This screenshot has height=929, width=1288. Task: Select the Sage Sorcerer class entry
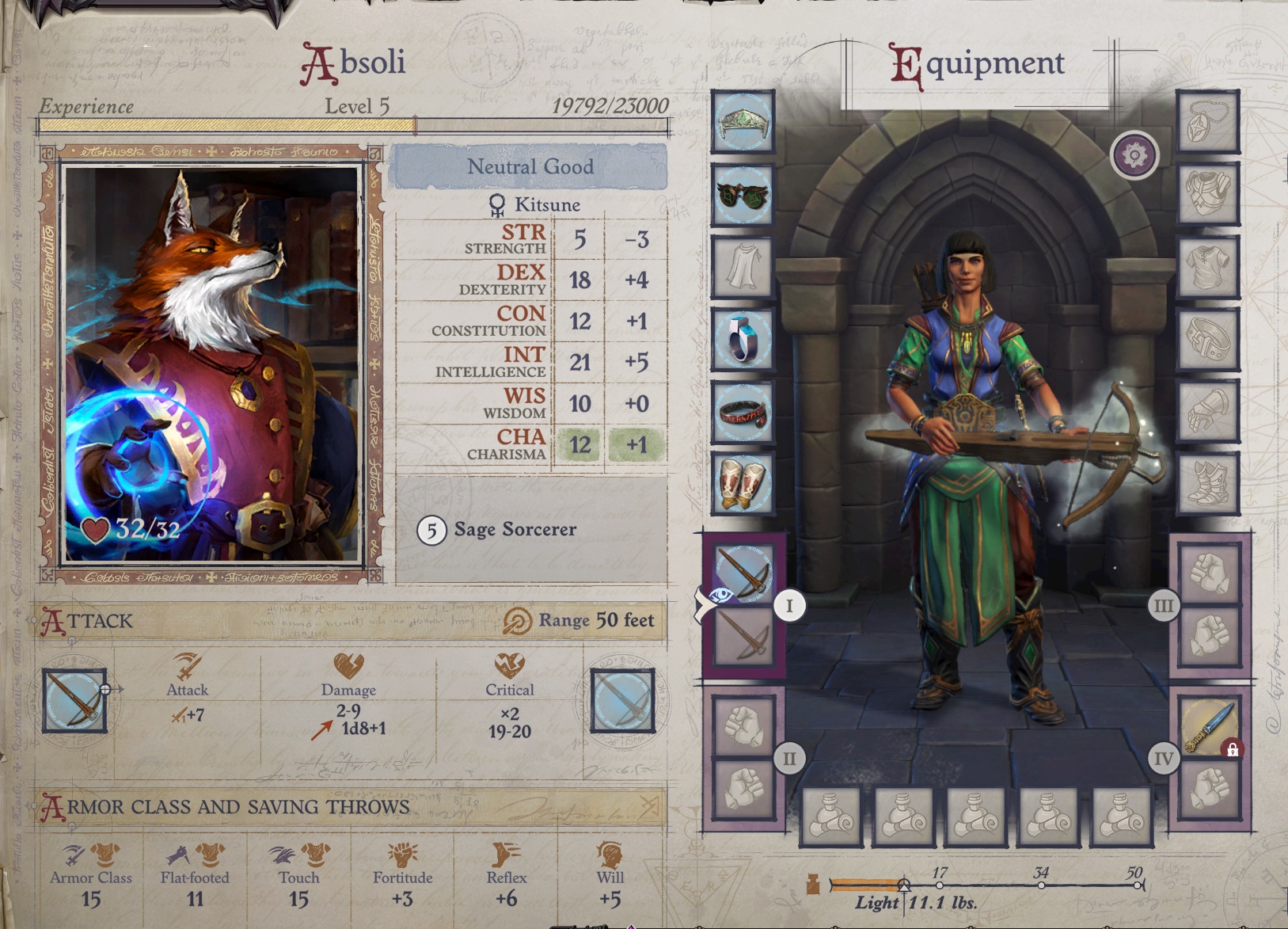[515, 529]
